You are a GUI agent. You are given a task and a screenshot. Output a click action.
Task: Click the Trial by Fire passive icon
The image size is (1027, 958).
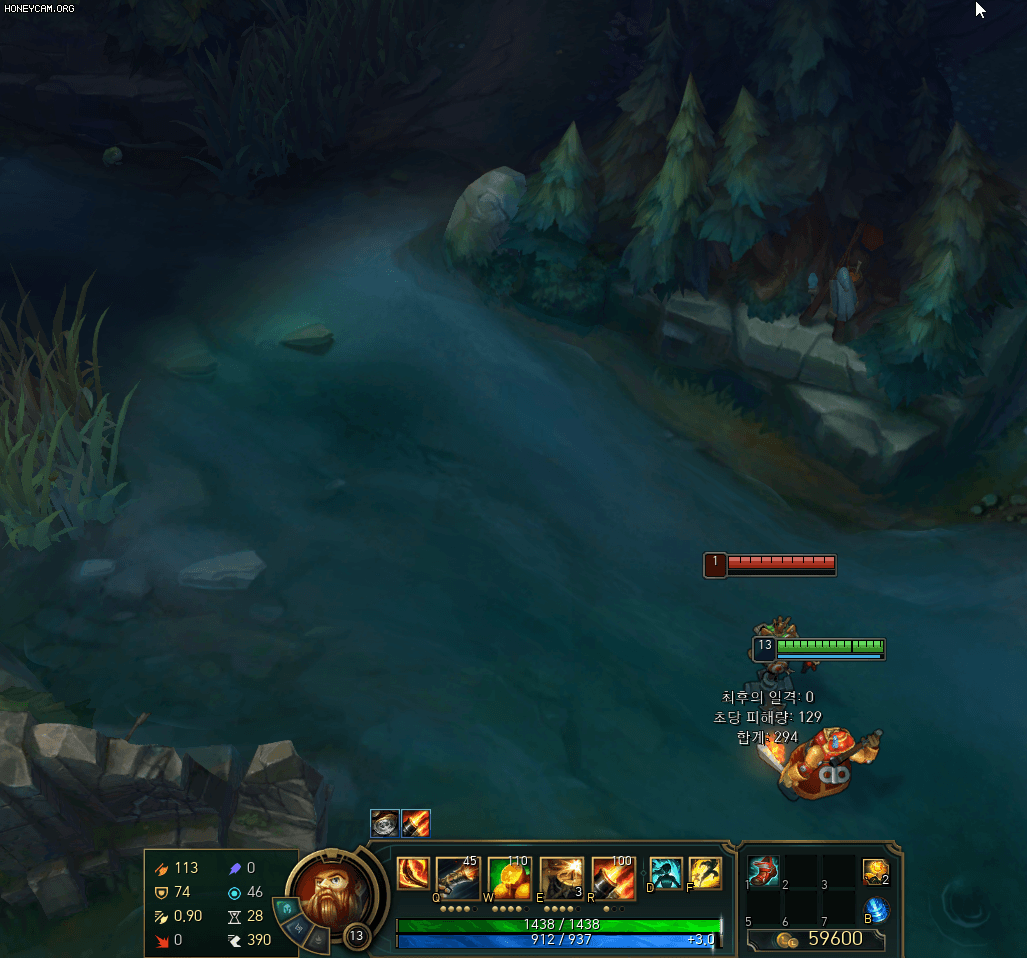coord(413,873)
